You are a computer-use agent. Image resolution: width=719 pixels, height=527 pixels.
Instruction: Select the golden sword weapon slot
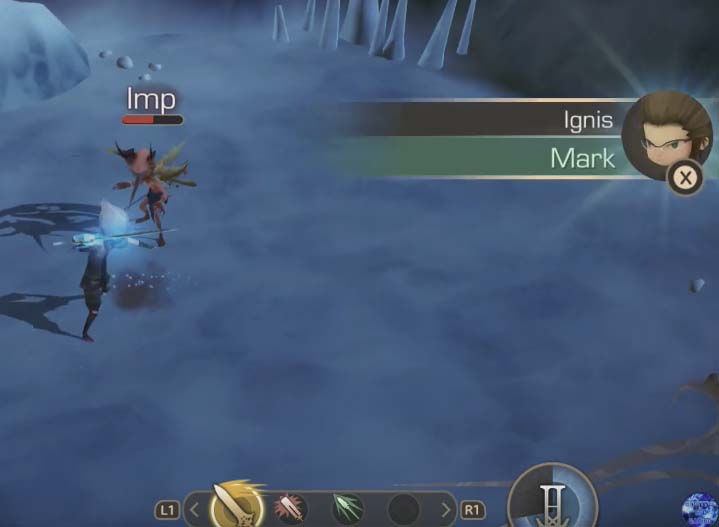[236, 507]
